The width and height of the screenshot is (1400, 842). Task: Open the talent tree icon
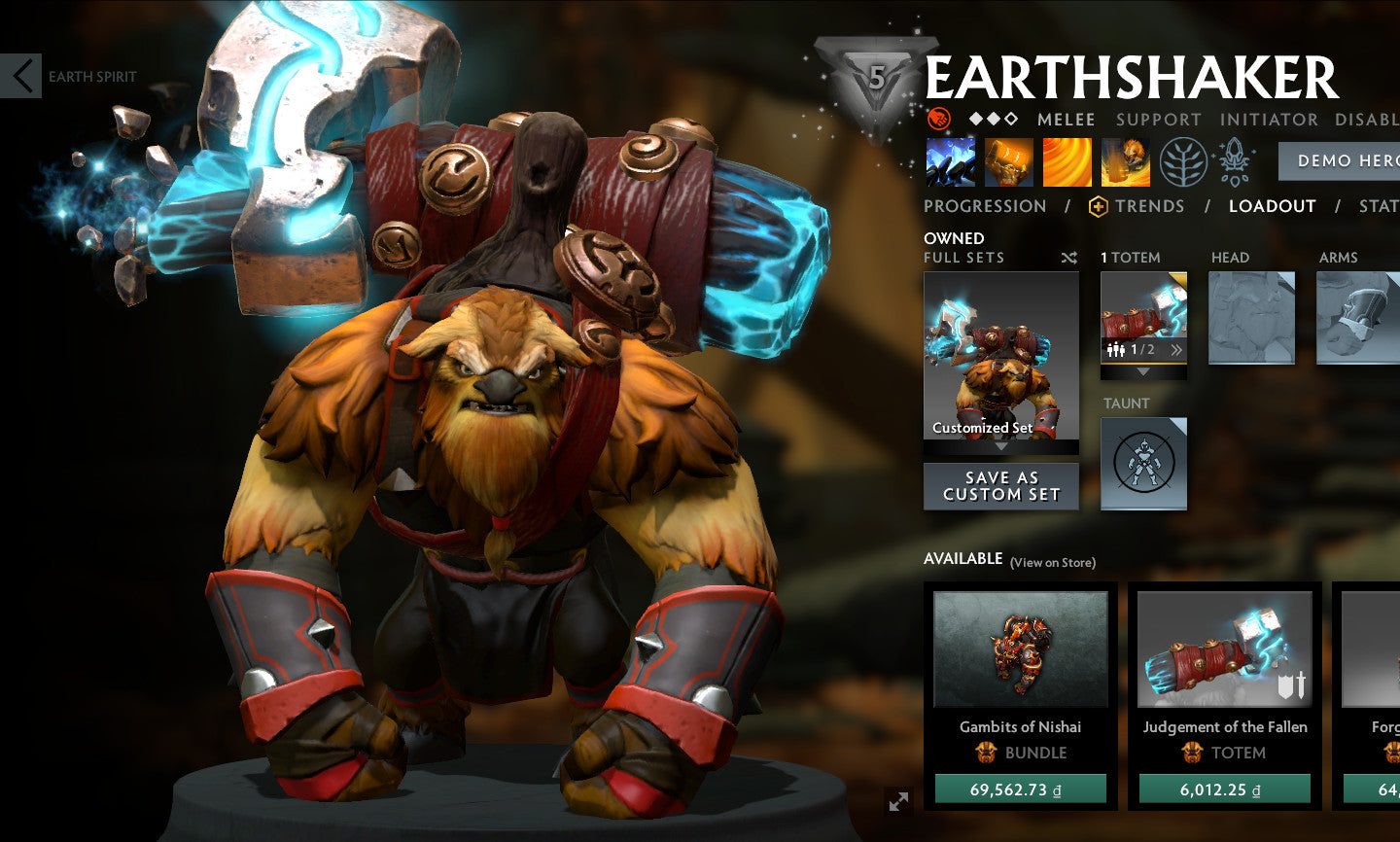[x=1184, y=160]
